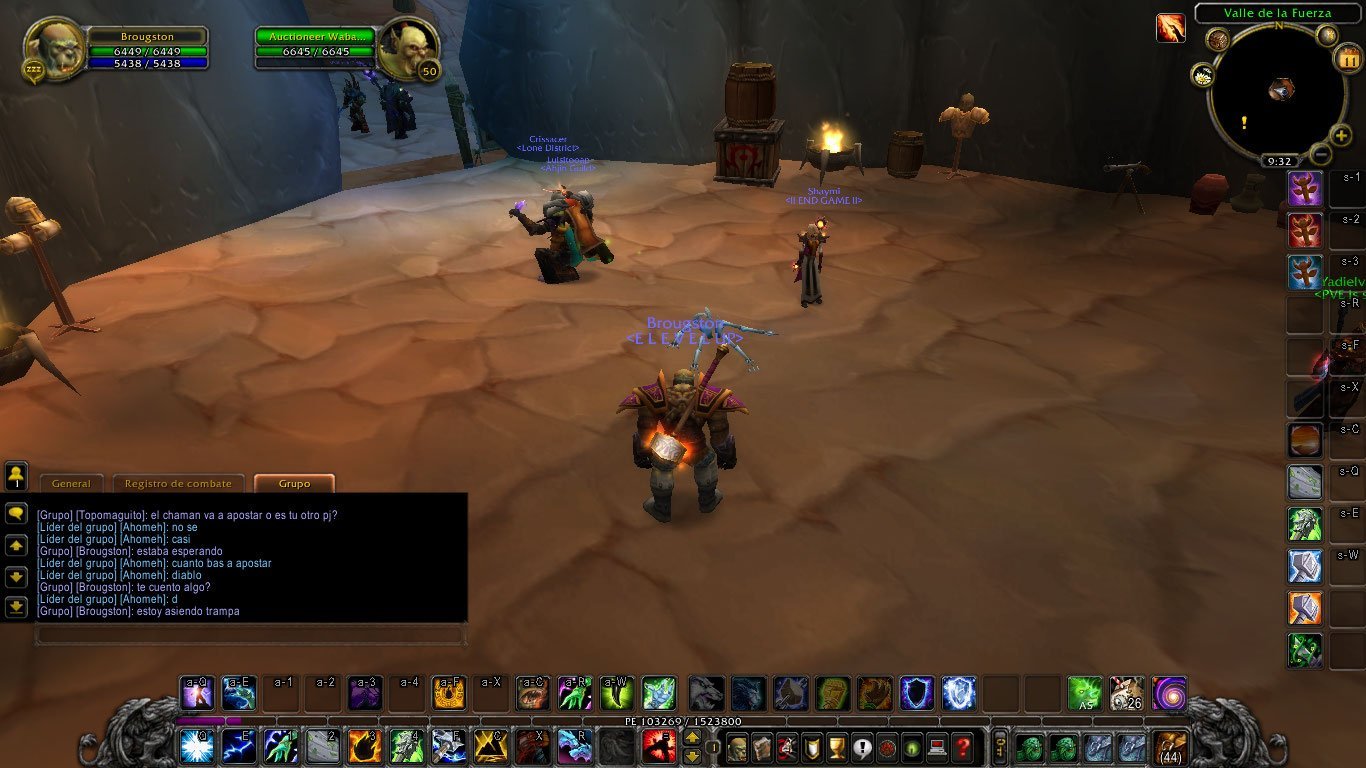Open the computer icon game menu
1366x768 pixels.
click(x=936, y=747)
